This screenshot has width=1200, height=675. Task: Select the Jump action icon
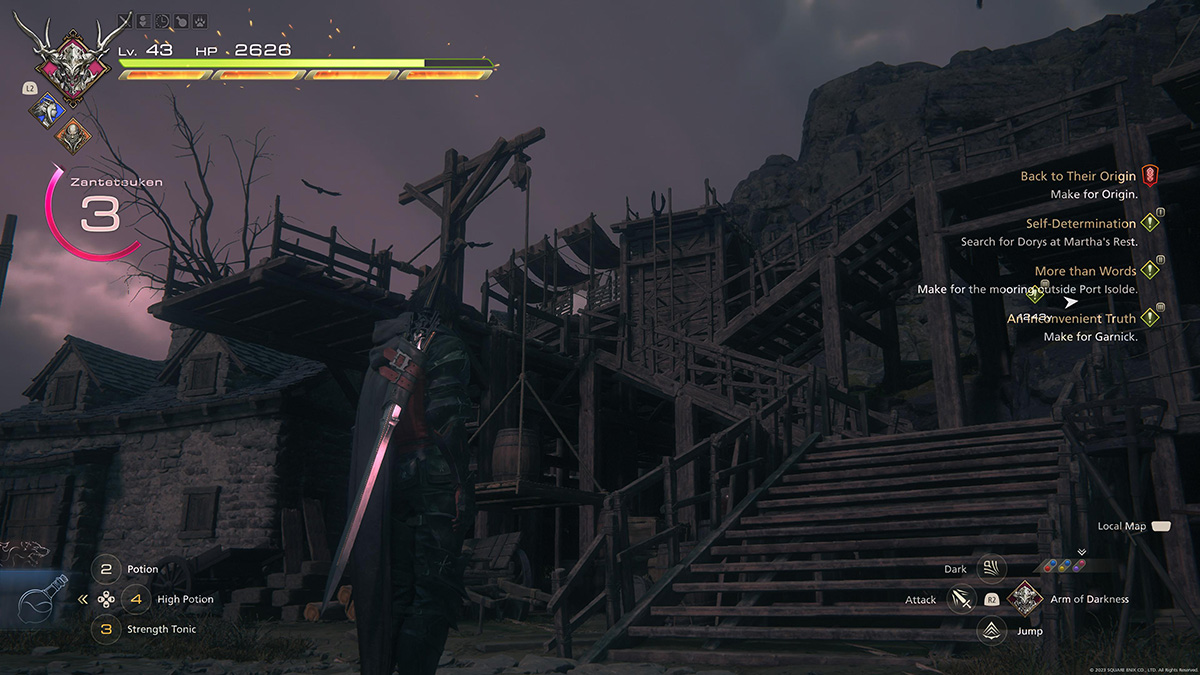click(991, 630)
